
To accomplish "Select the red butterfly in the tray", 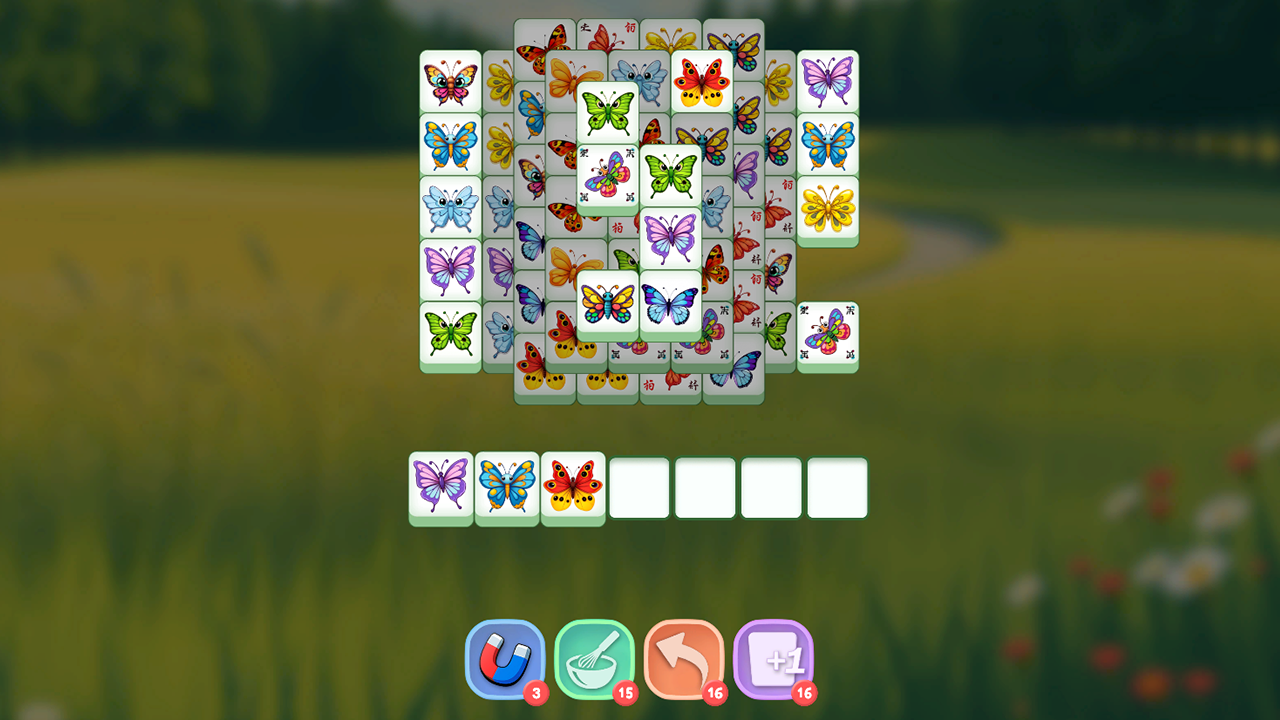I will (x=573, y=486).
